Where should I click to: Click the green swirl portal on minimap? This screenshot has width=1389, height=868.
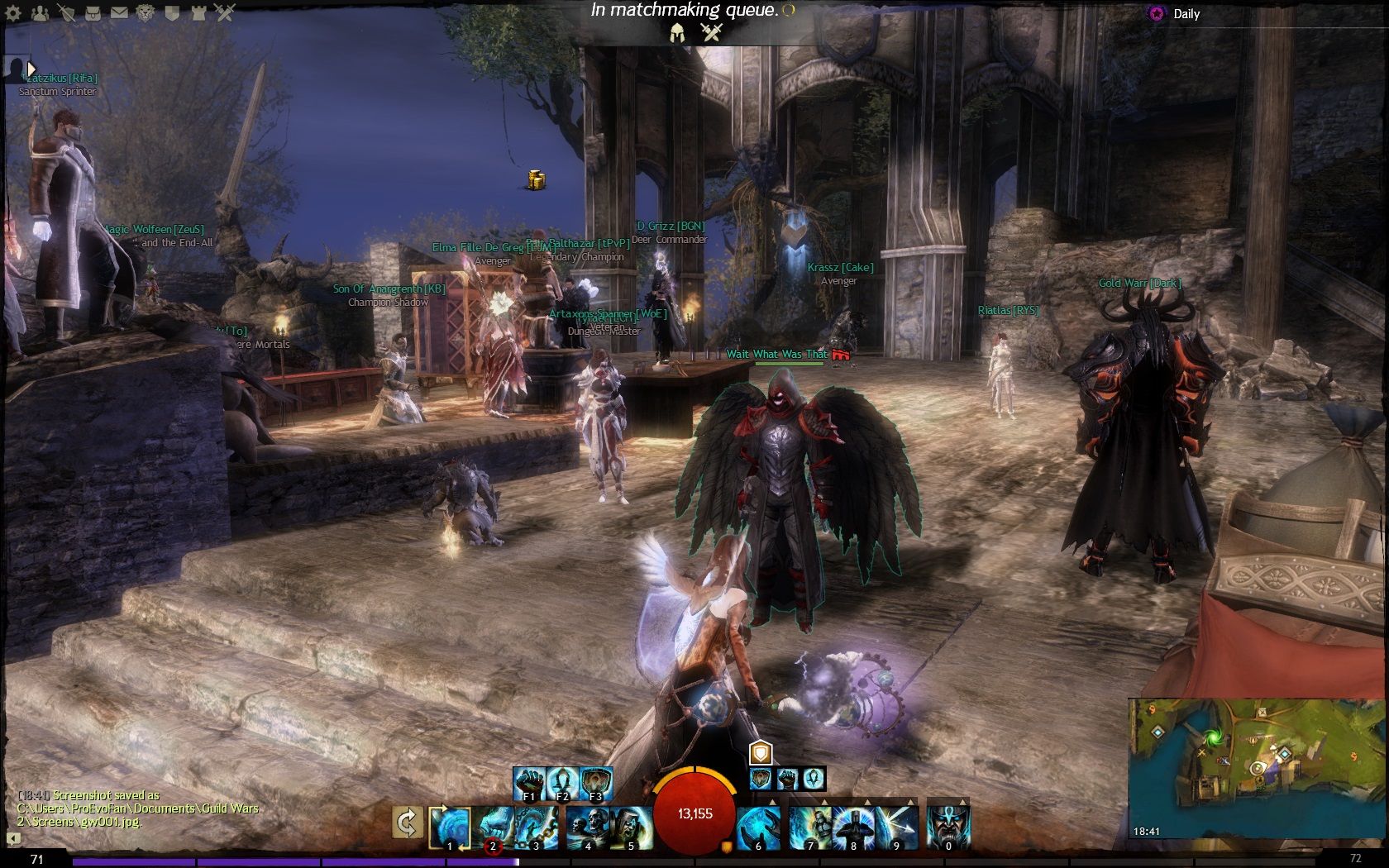[x=1214, y=736]
